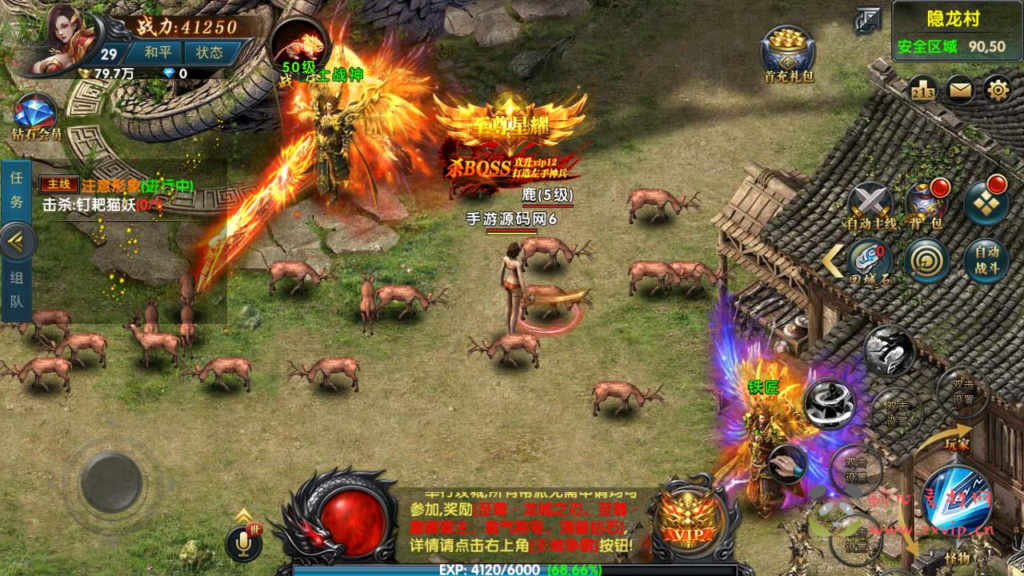Open the 背包 backpack
1024x576 pixels.
[x=926, y=204]
